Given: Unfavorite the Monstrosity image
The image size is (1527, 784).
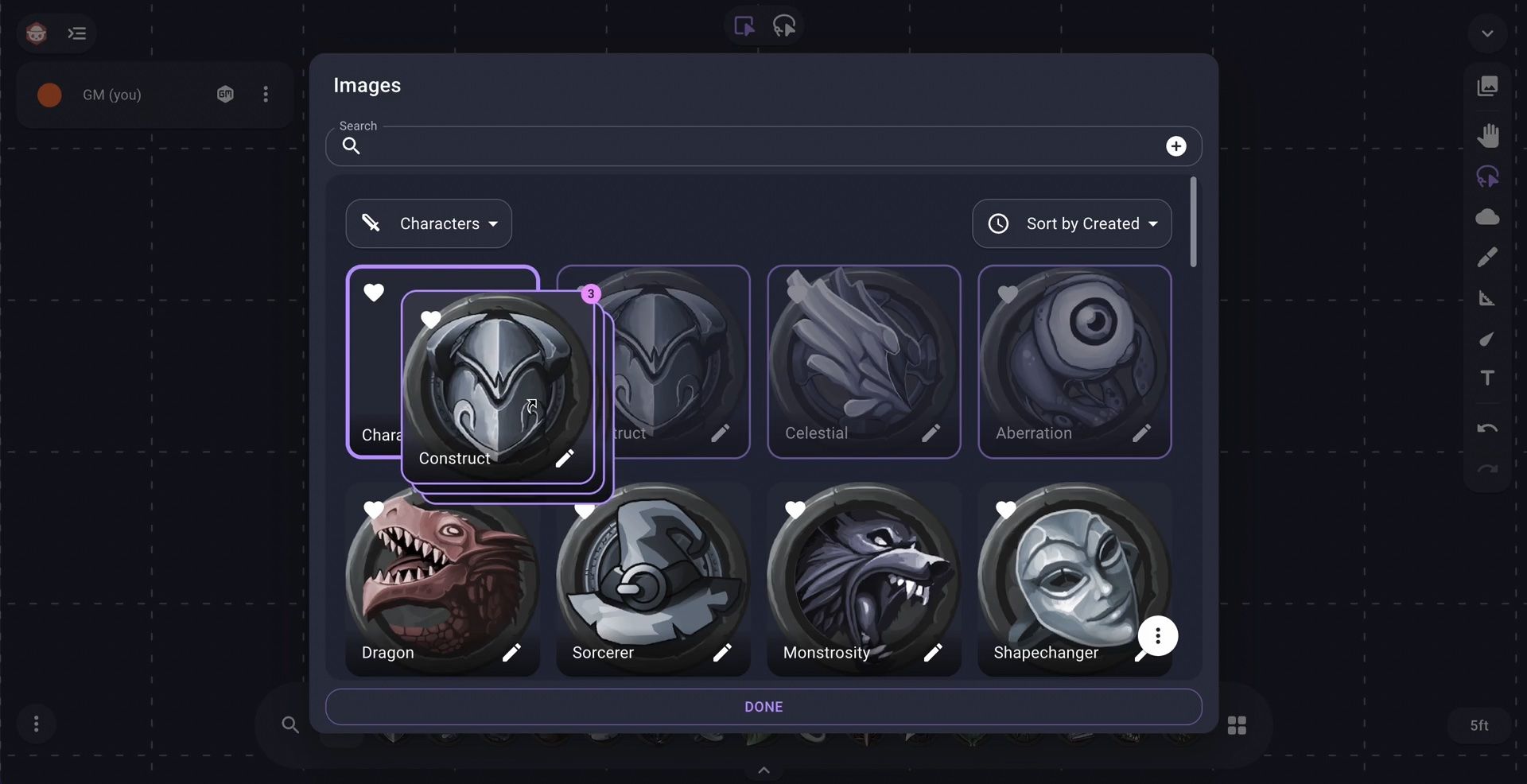Looking at the screenshot, I should coord(795,511).
